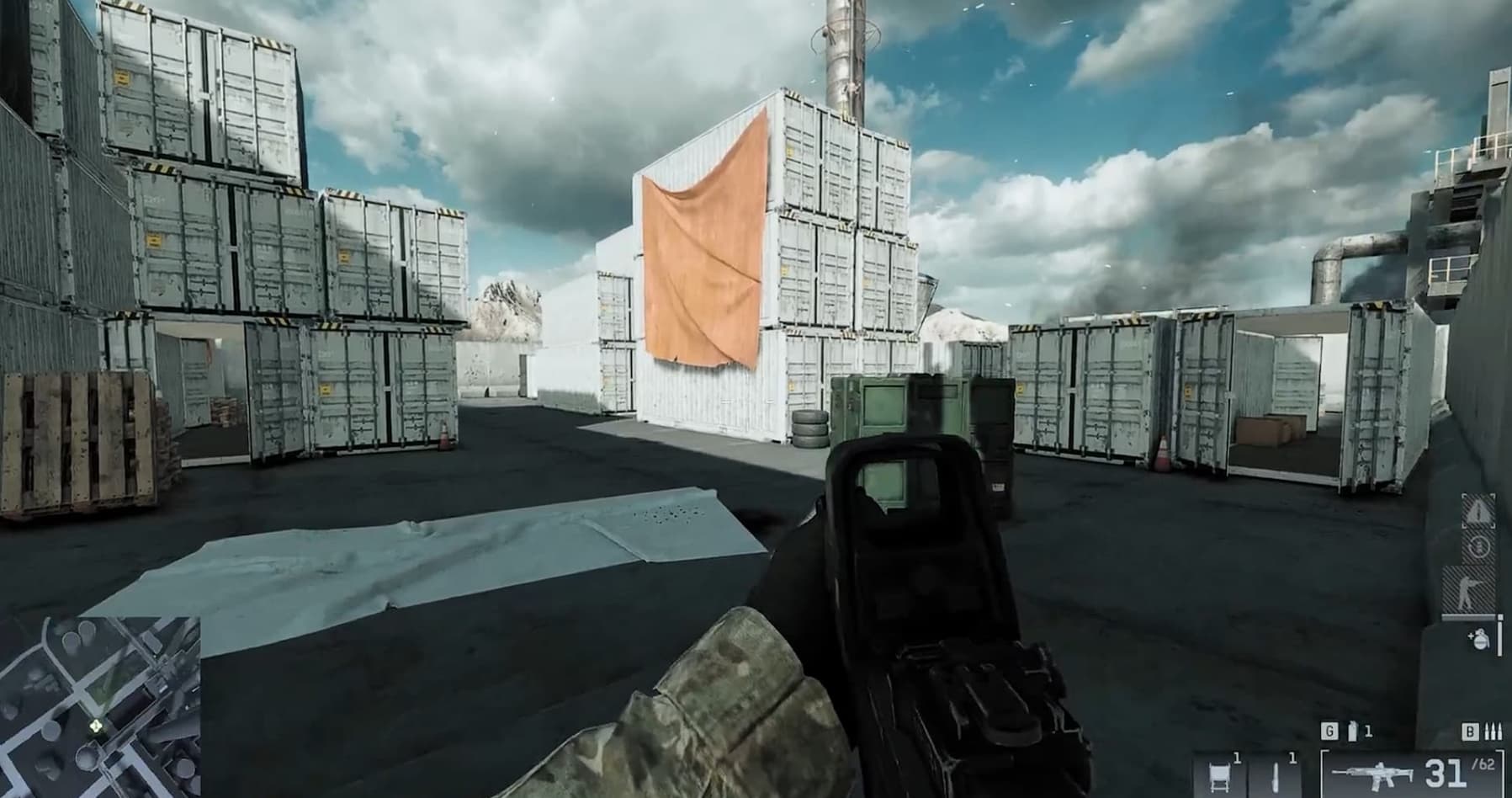
Task: Select the warning triangle alert icon
Action: point(1478,511)
